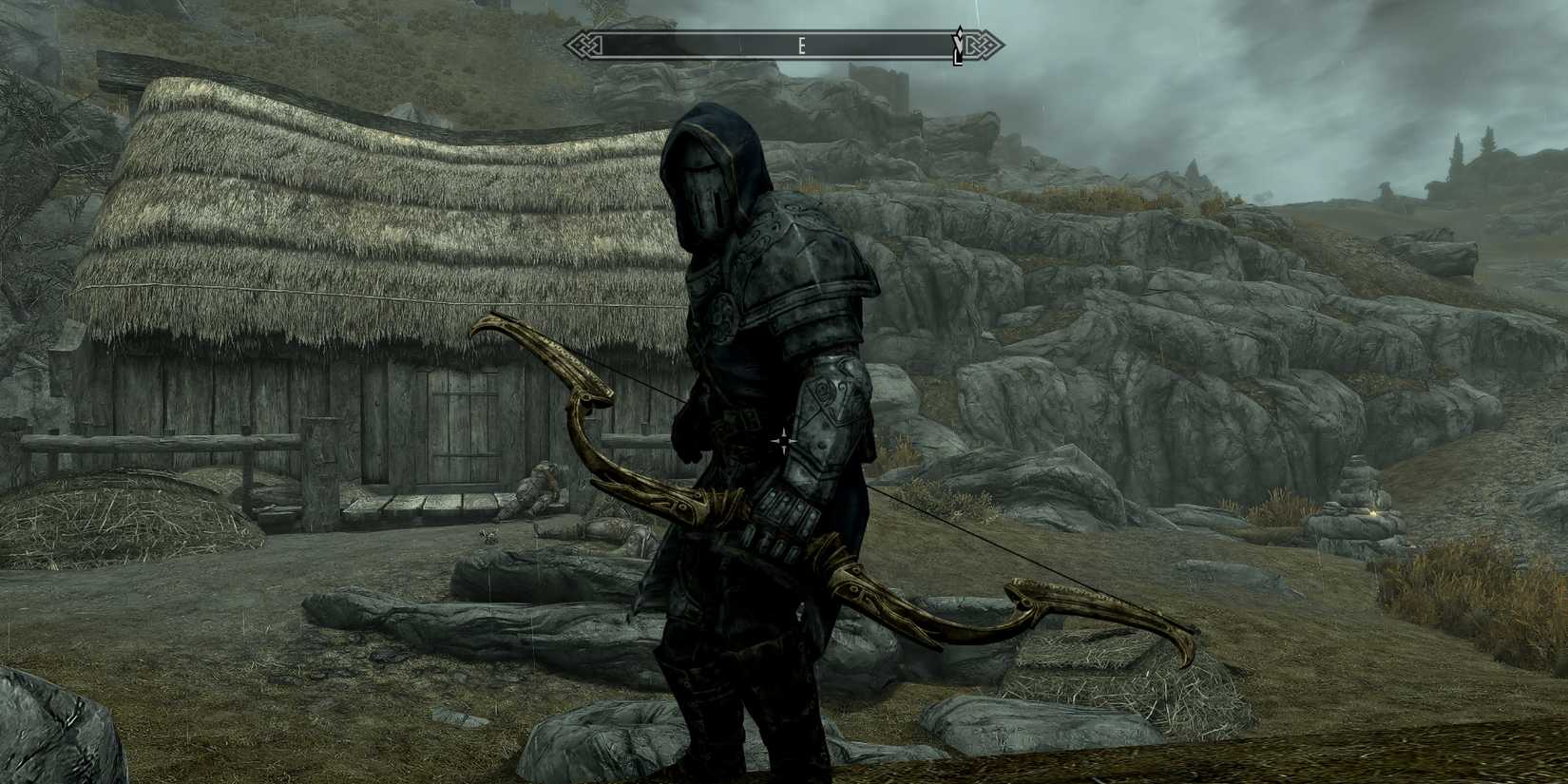Click the E cardinal marker on the compass

point(803,44)
